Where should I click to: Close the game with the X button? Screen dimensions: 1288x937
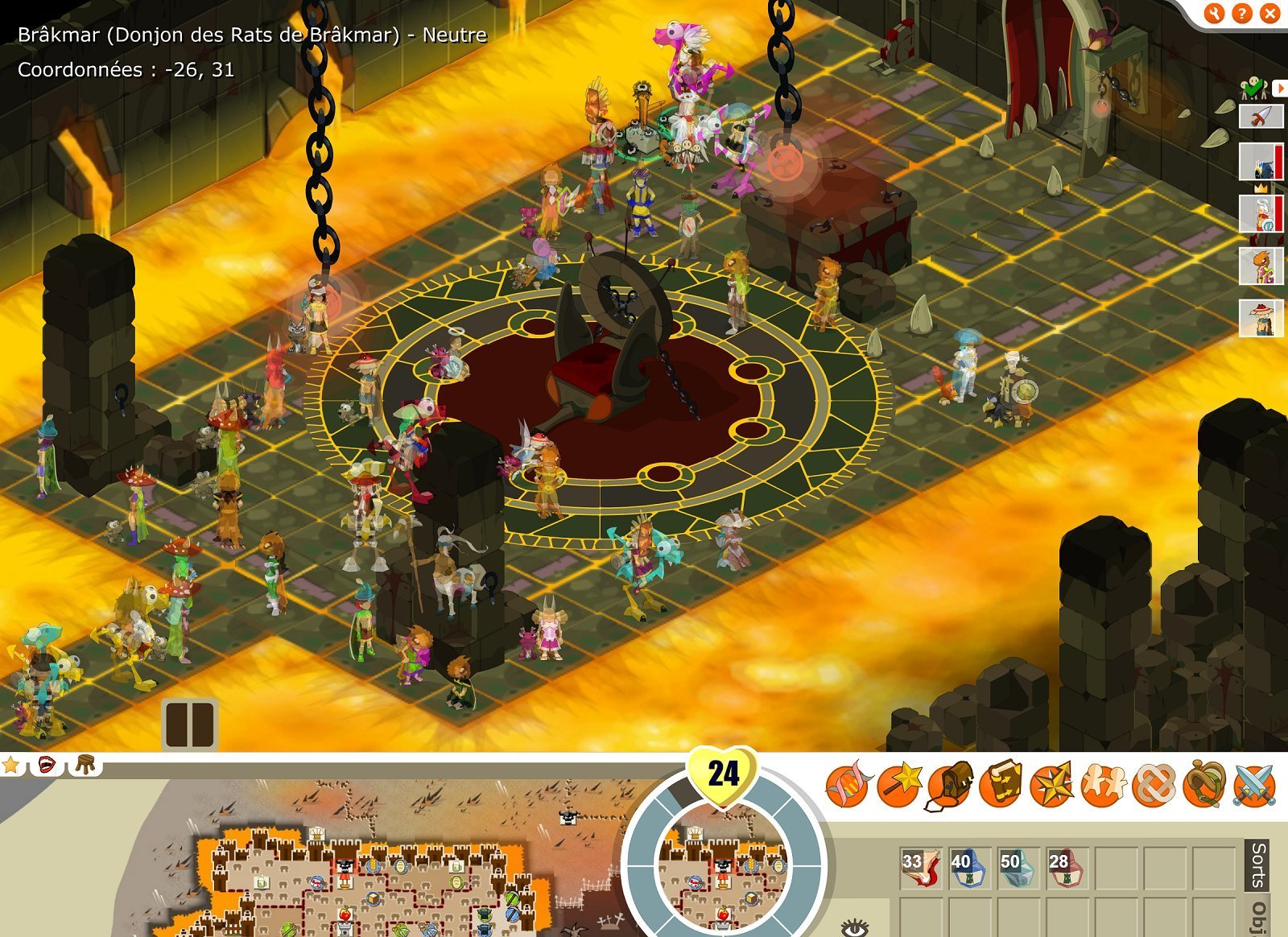pos(1270,13)
